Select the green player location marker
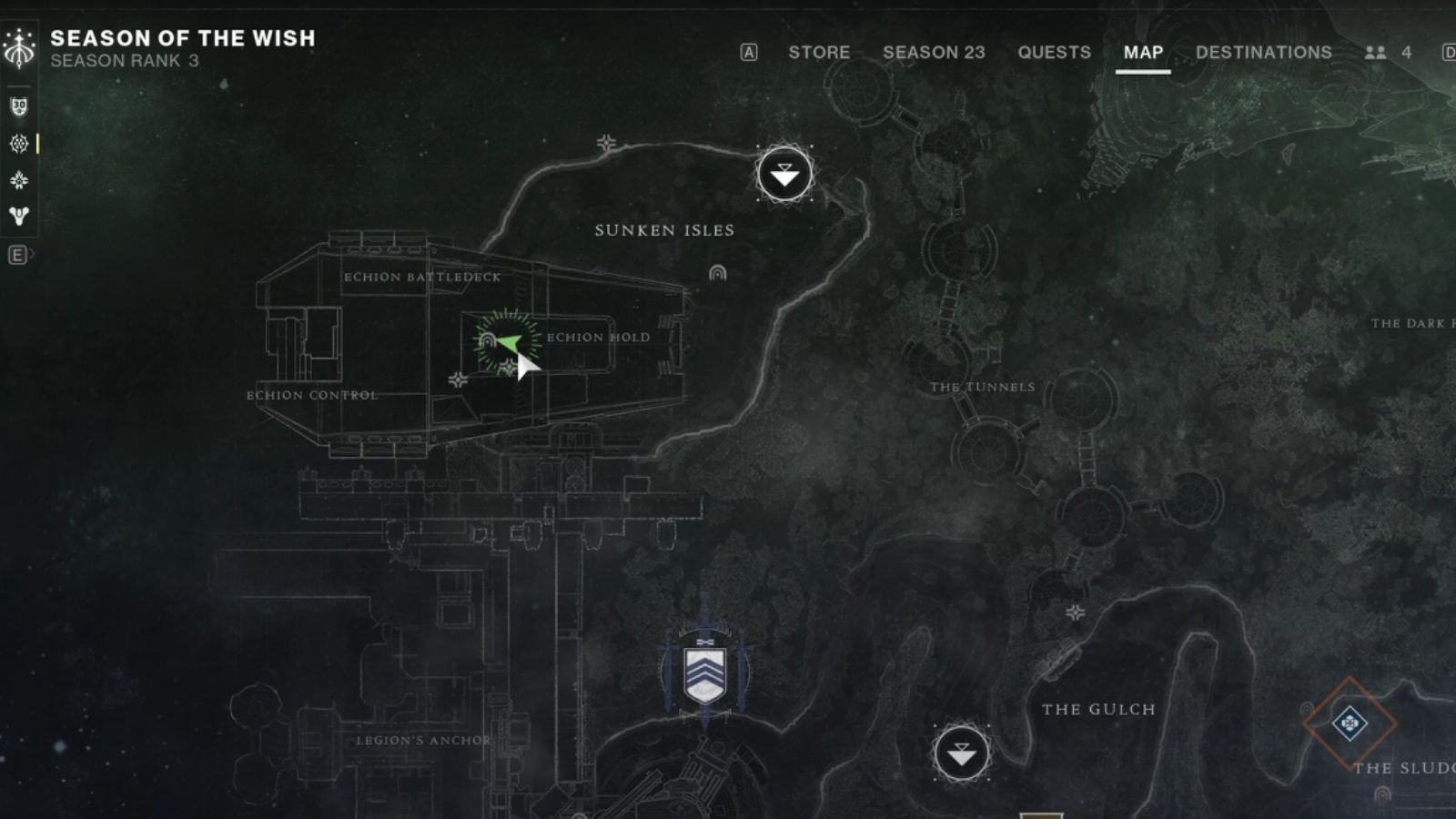This screenshot has height=819, width=1456. coord(508,343)
